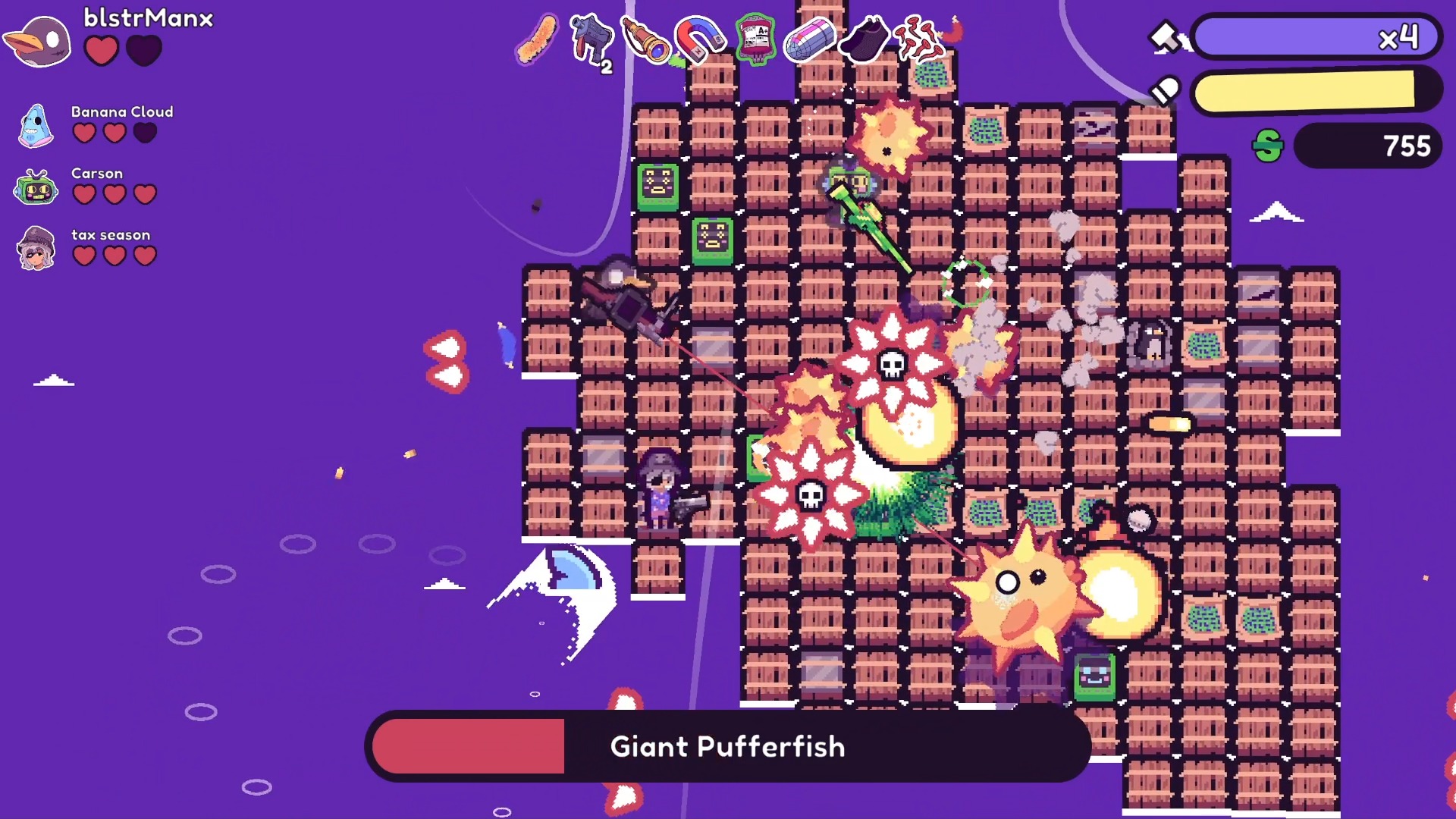Click the green dollar money icon
The width and height of the screenshot is (1456, 819).
click(1268, 146)
